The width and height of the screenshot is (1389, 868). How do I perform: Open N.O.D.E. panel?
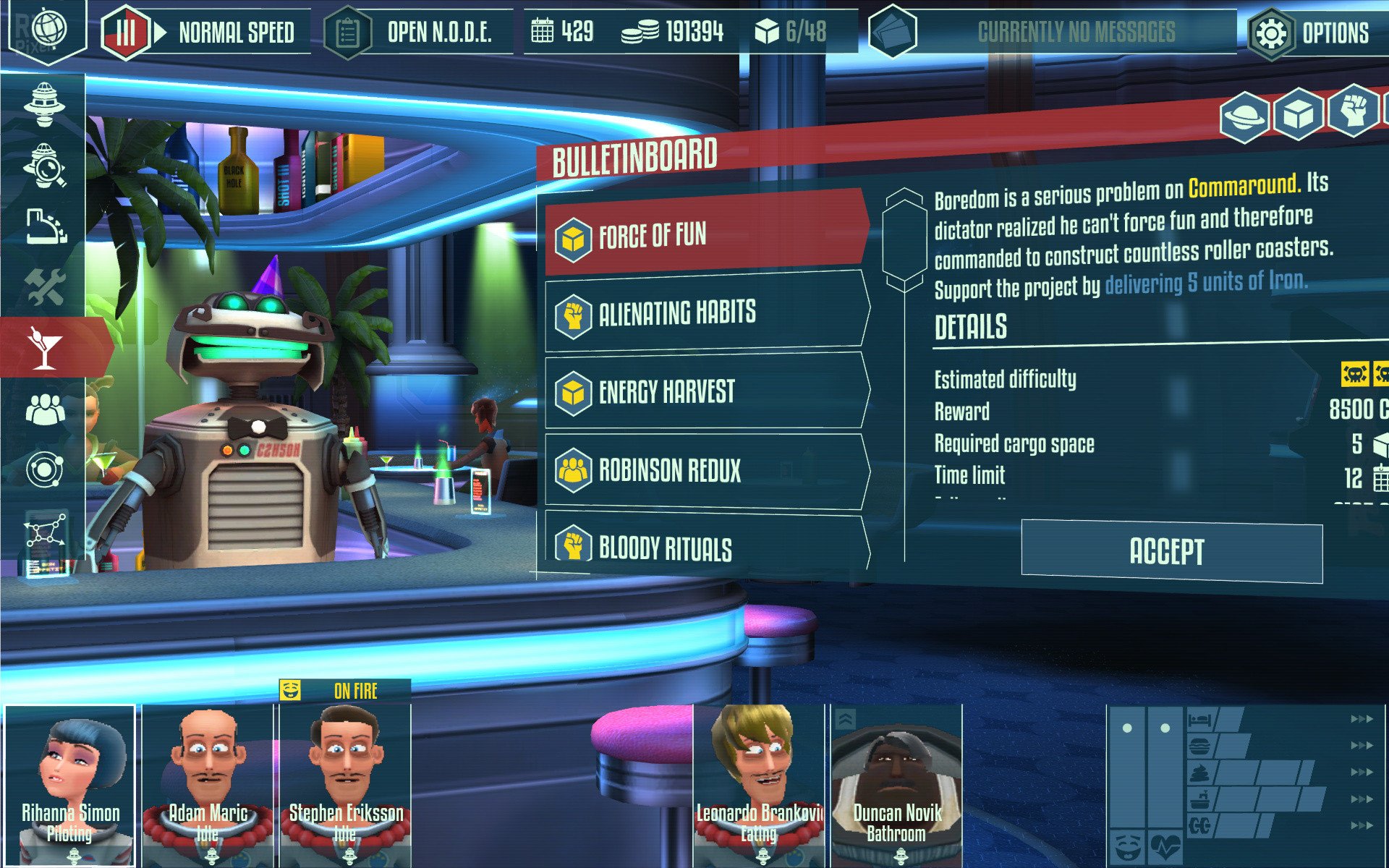(x=420, y=33)
